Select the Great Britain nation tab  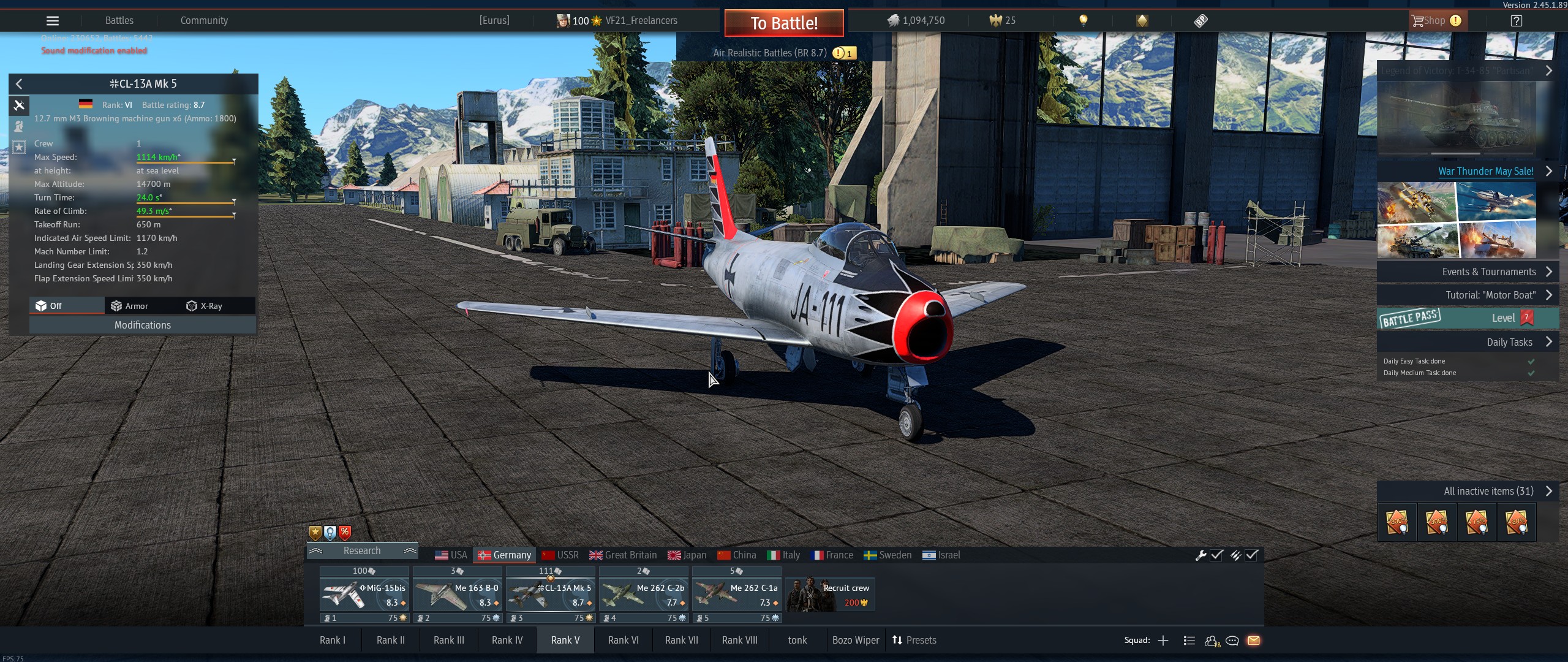(623, 555)
